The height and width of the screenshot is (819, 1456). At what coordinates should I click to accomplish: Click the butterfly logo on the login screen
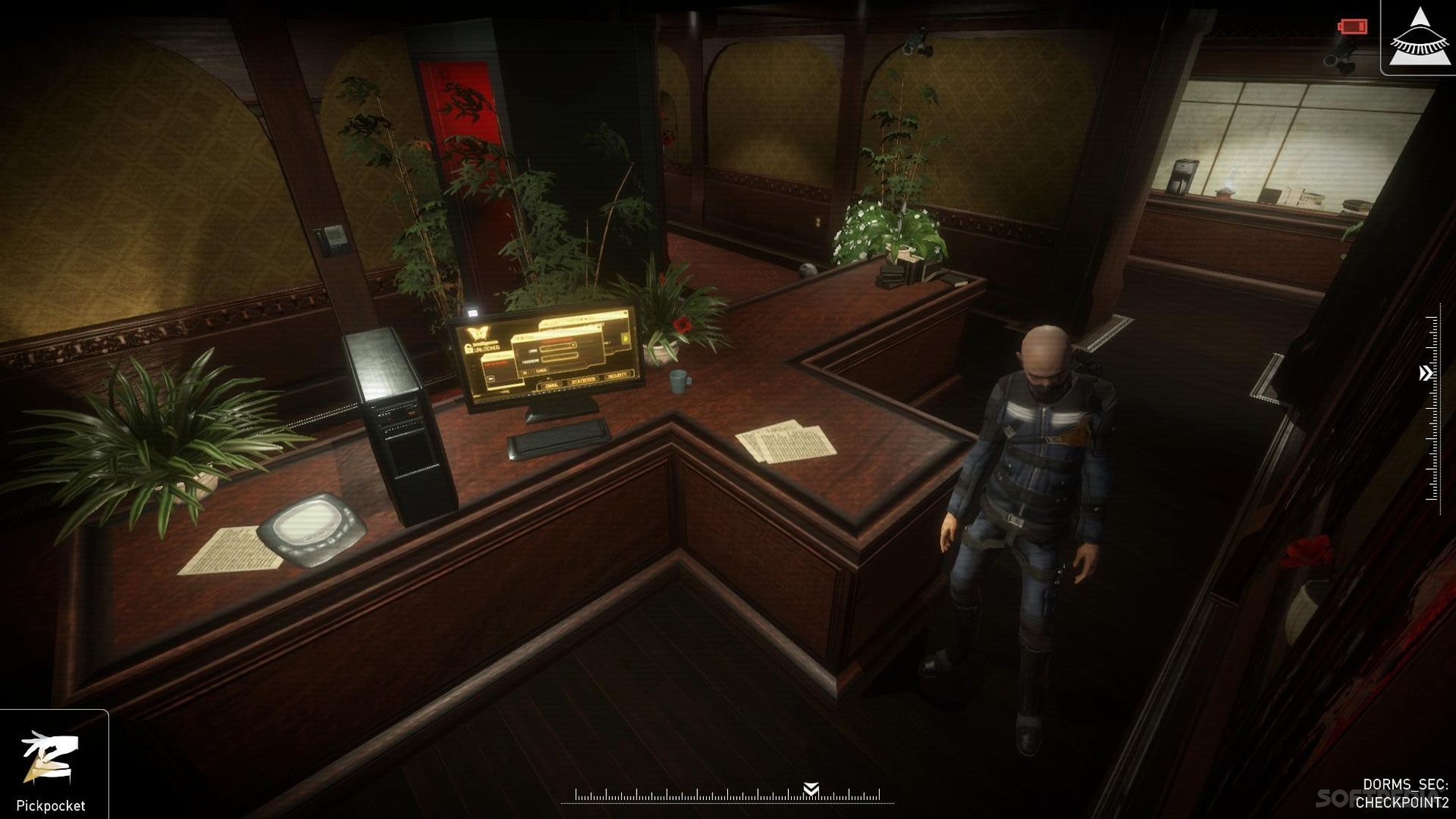click(478, 333)
